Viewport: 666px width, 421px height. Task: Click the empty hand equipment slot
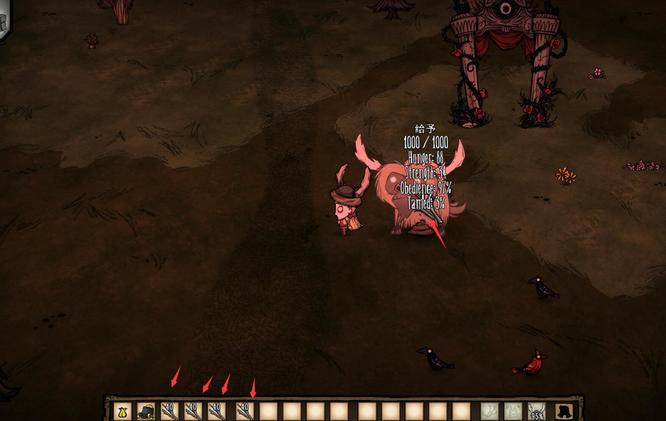pos(489,411)
